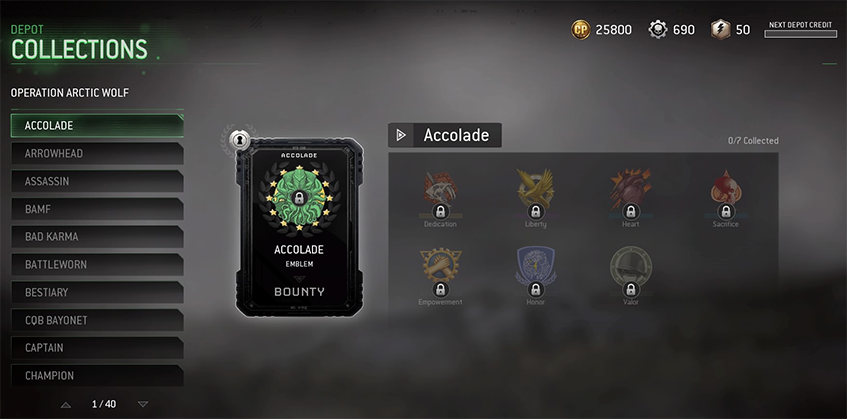Go to the next collections page
The height and width of the screenshot is (419, 847).
point(143,404)
